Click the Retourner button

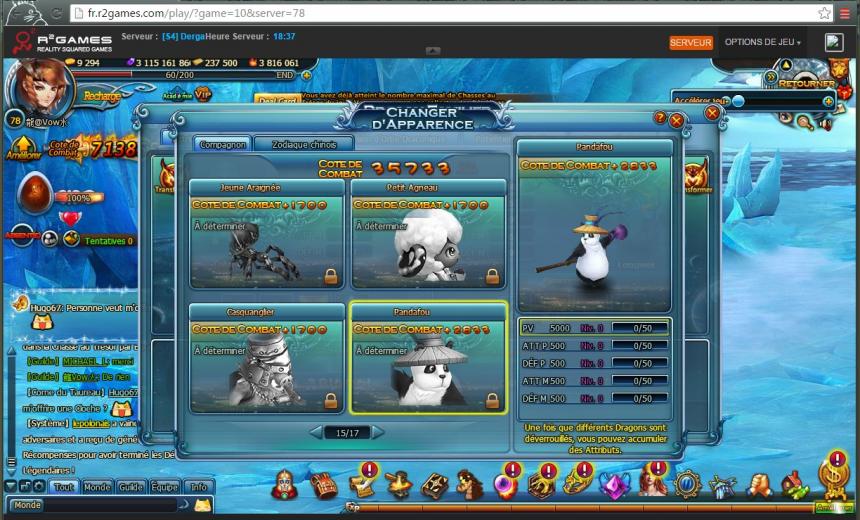click(x=805, y=83)
